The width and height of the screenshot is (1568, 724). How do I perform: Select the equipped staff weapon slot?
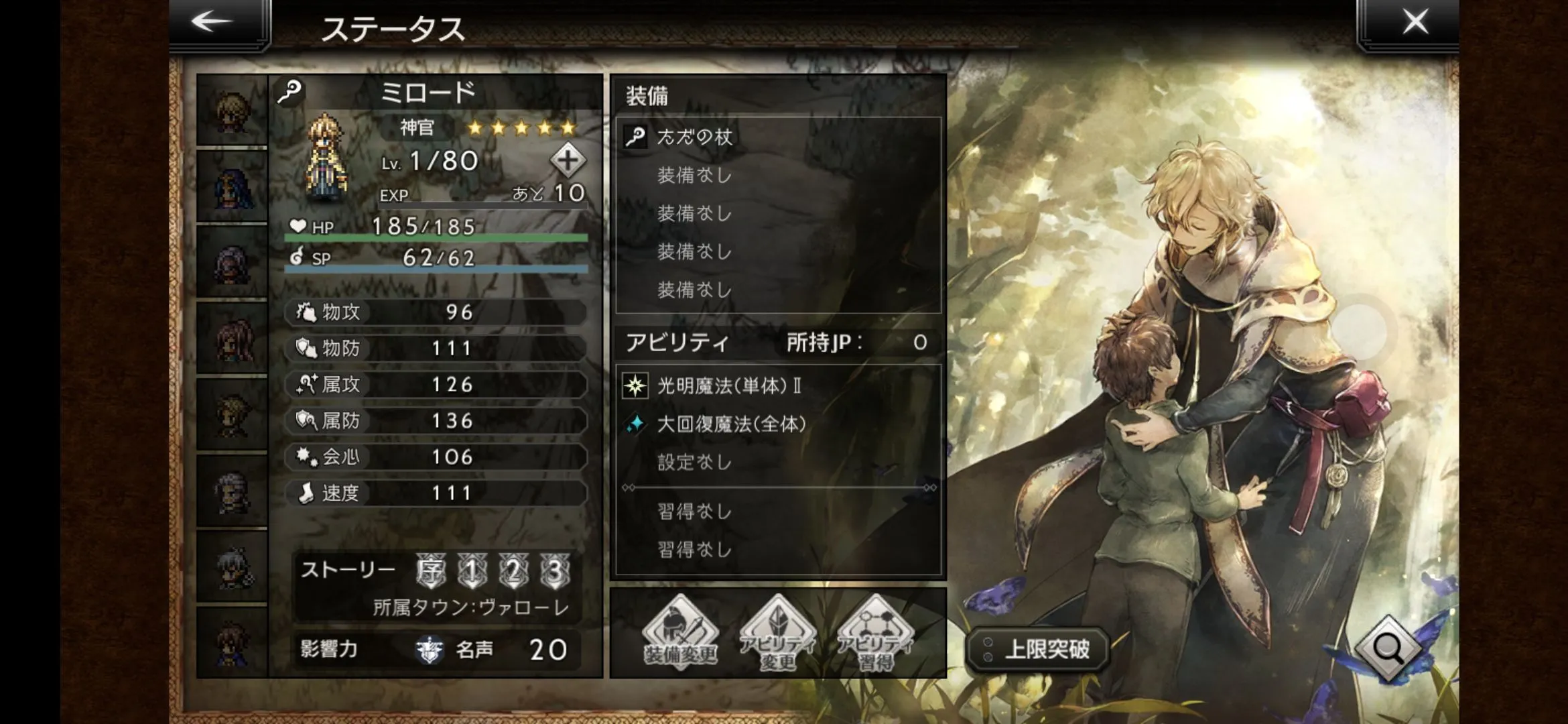pyautogui.click(x=777, y=137)
